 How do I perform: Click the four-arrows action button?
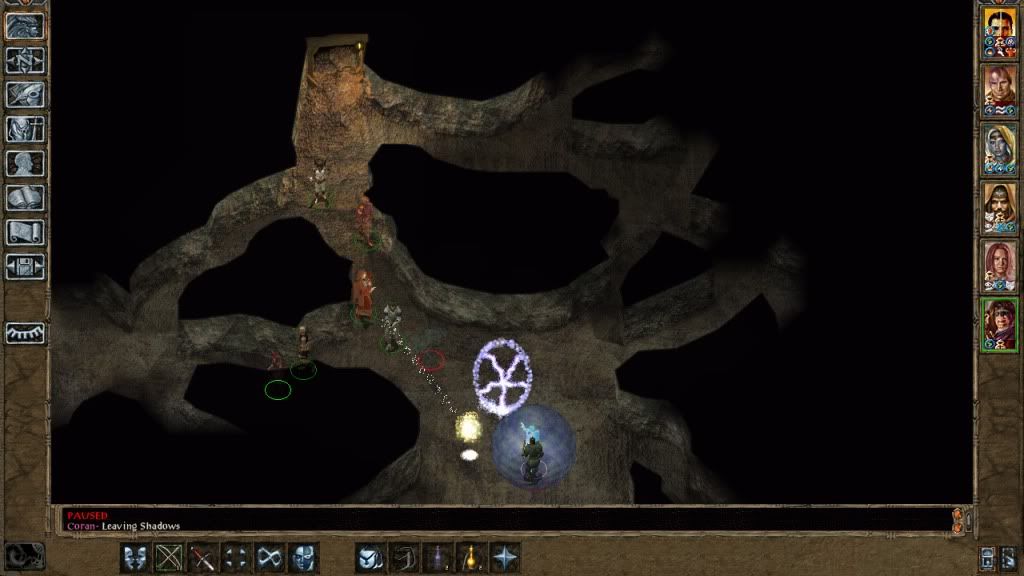[x=237, y=557]
